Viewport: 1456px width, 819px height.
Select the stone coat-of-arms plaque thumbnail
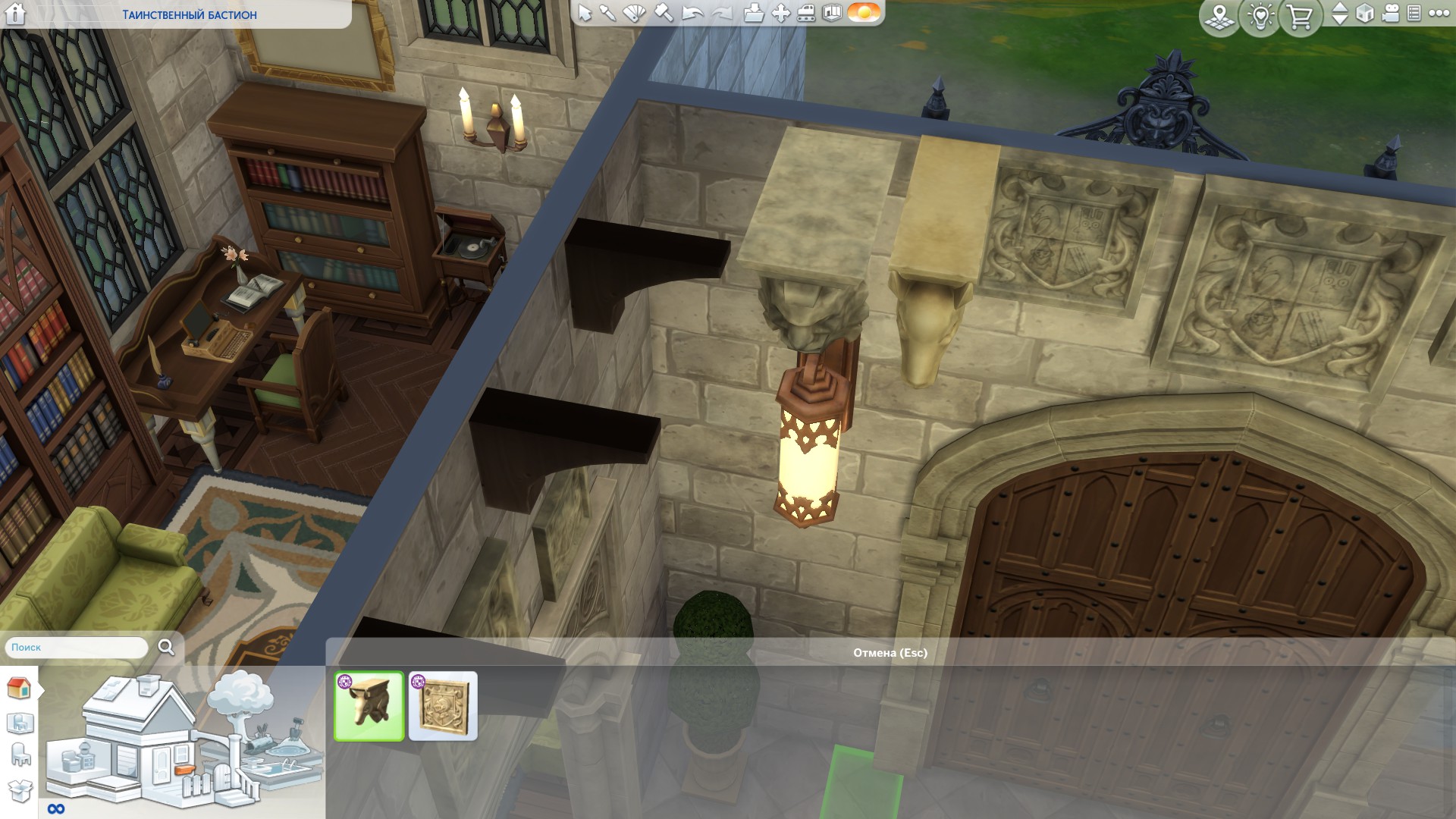click(443, 706)
